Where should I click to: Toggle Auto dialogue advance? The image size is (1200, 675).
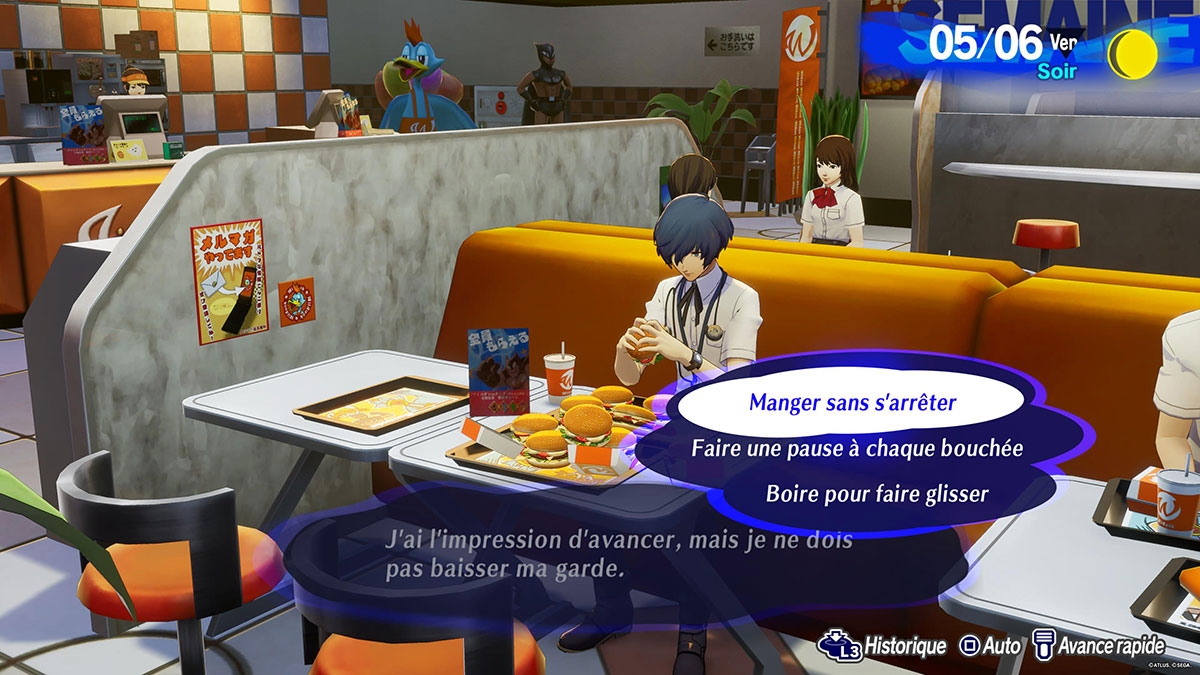(x=991, y=646)
